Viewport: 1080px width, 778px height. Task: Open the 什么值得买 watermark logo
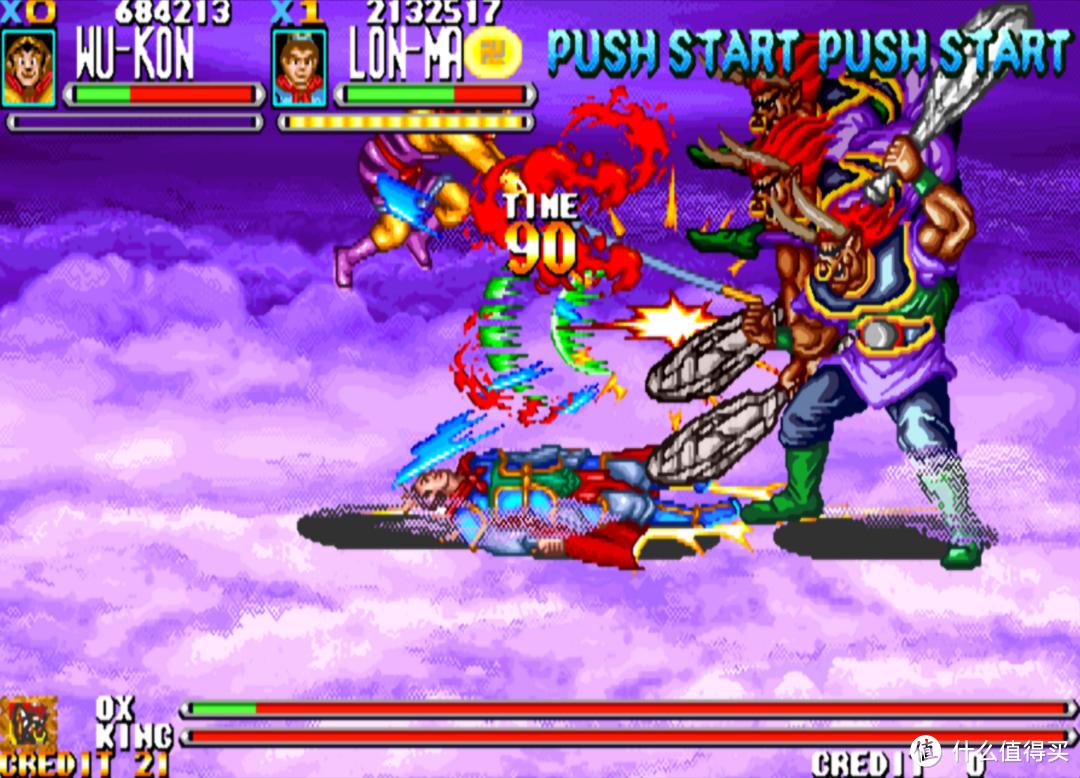928,750
